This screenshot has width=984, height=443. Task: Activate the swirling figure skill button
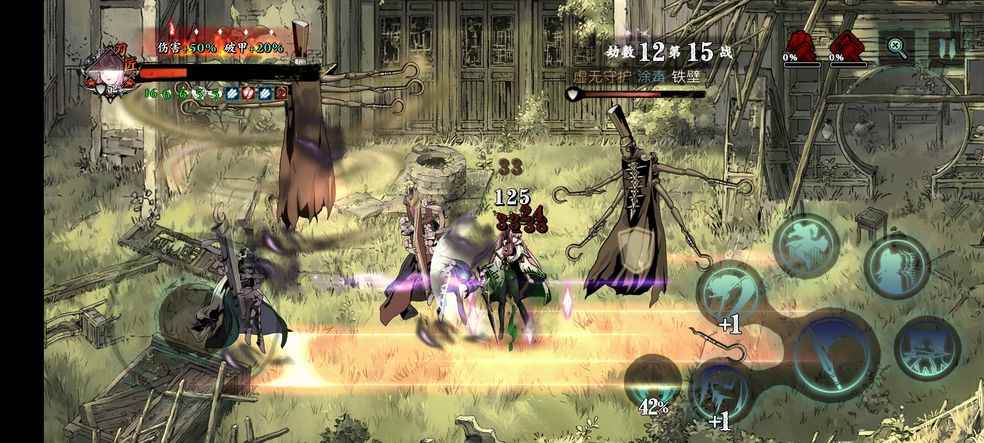(x=806, y=245)
